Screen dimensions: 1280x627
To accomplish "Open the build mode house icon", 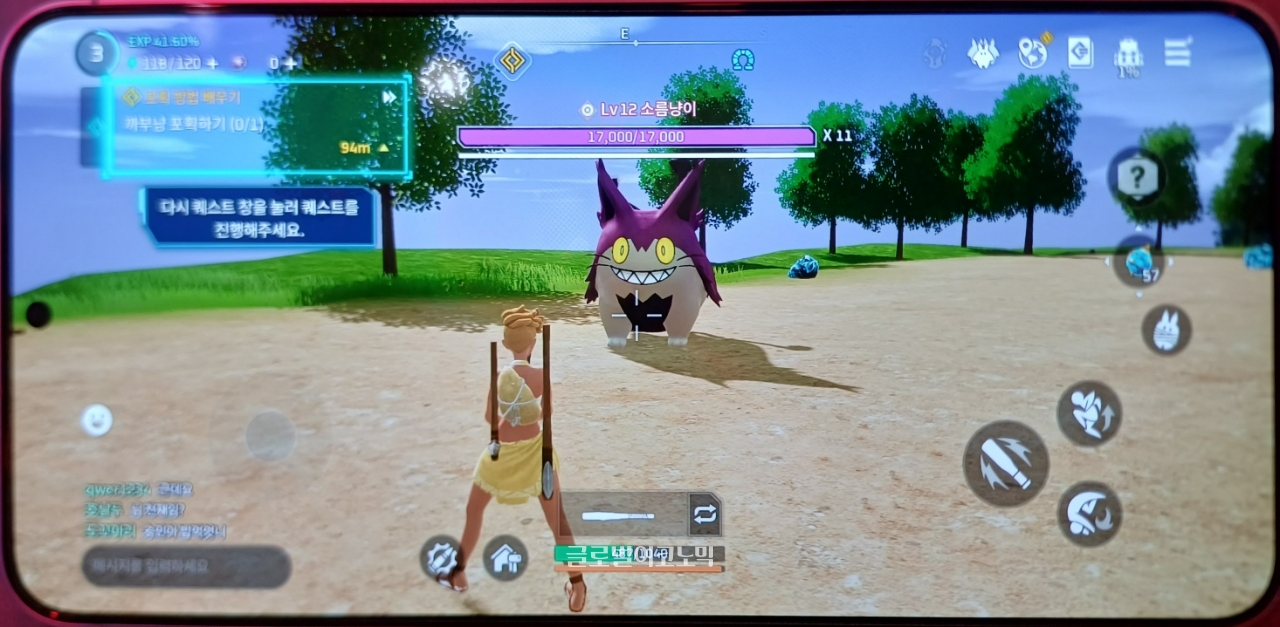I will [506, 558].
